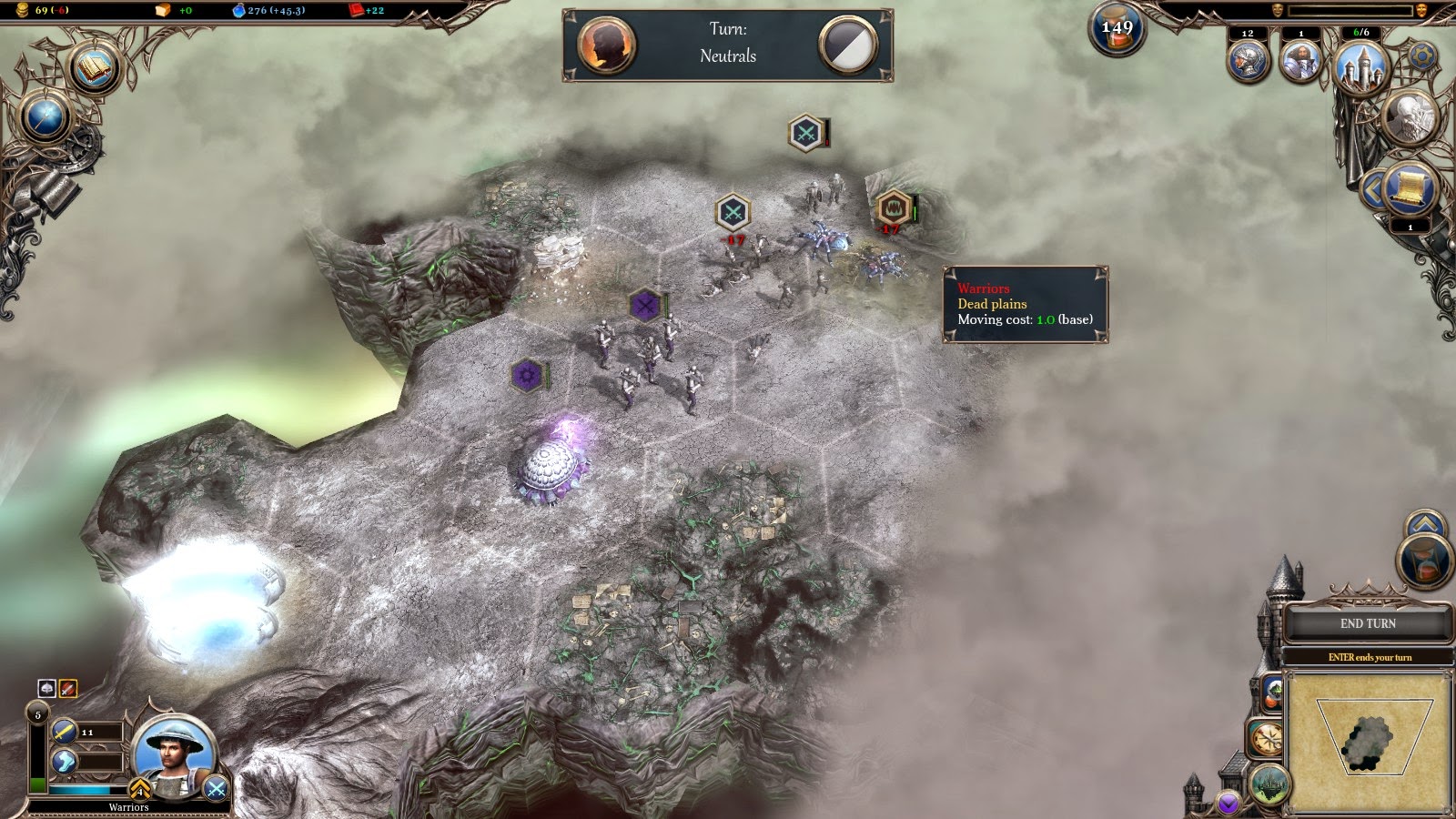Viewport: 1456px width, 819px height.
Task: Open the grey bearded mage portrait
Action: (x=1409, y=116)
